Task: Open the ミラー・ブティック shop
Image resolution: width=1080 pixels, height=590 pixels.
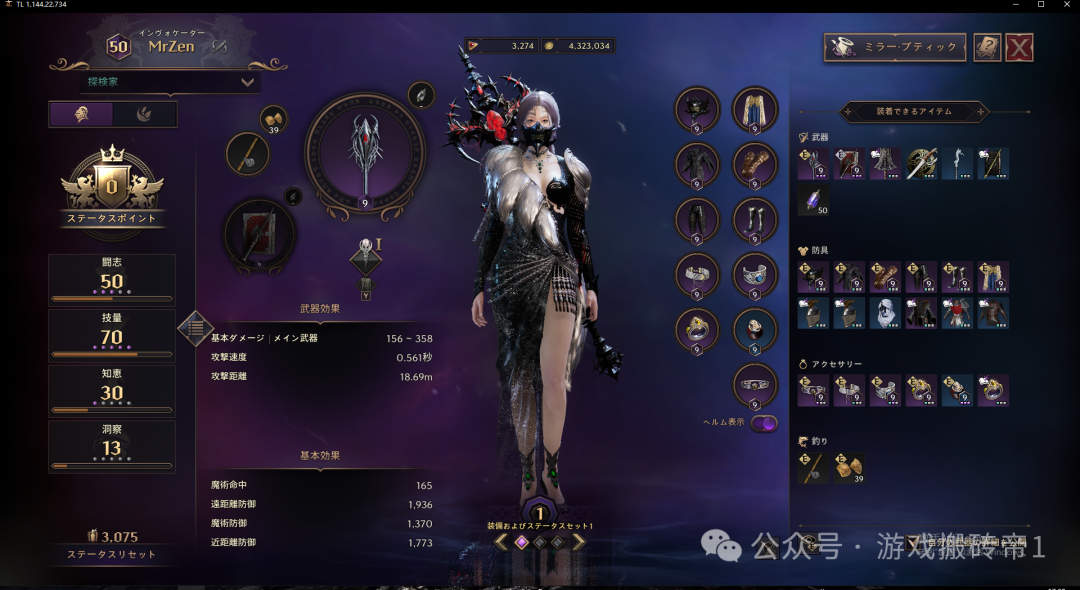Action: (895, 47)
